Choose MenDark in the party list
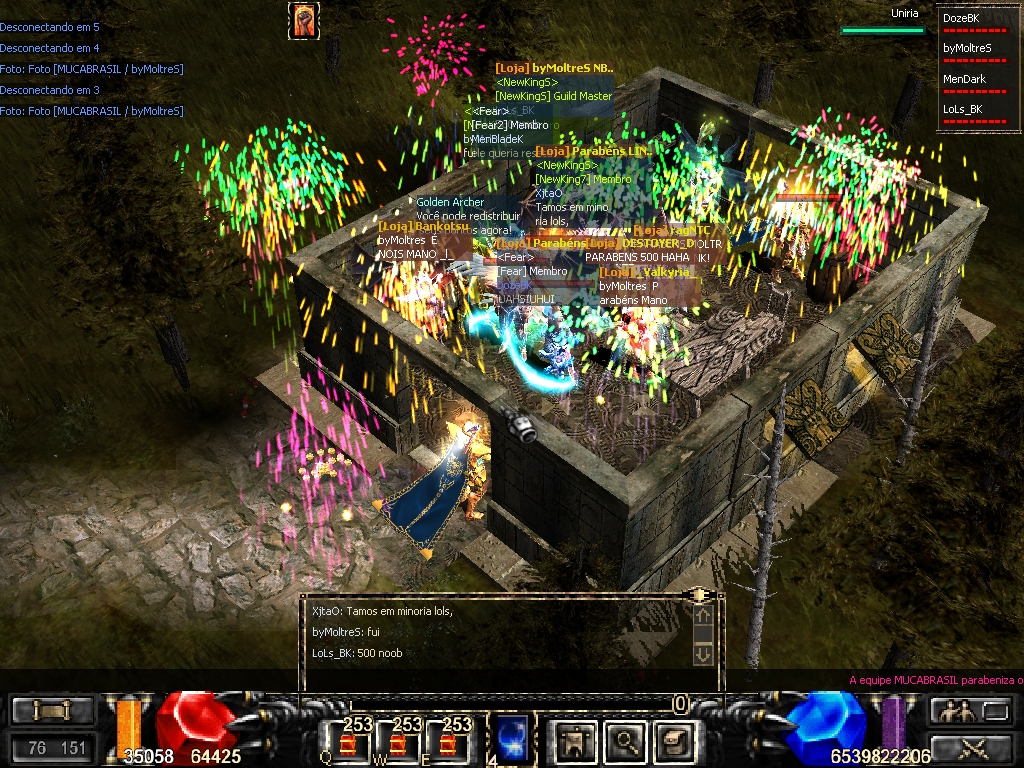The height and width of the screenshot is (768, 1024). click(x=964, y=78)
